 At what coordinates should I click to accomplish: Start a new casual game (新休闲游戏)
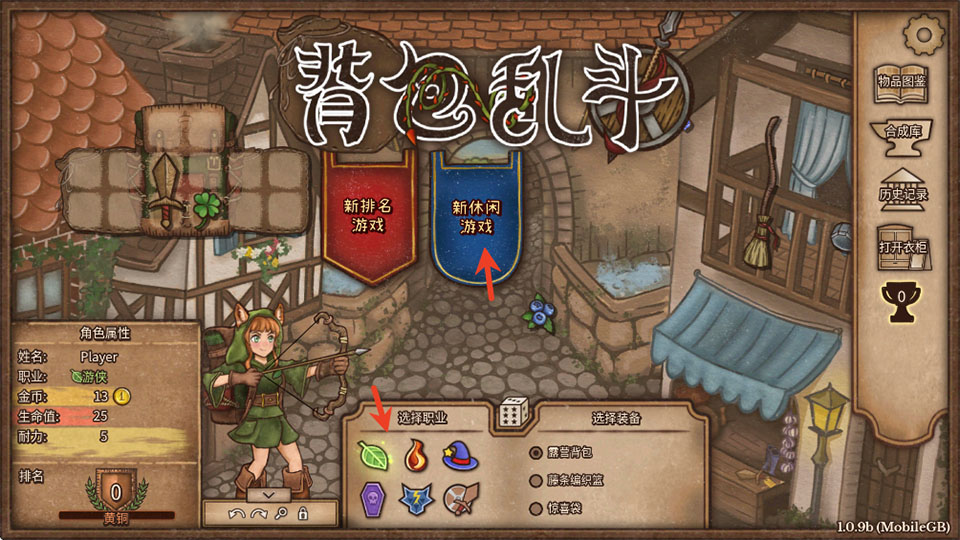tap(473, 215)
